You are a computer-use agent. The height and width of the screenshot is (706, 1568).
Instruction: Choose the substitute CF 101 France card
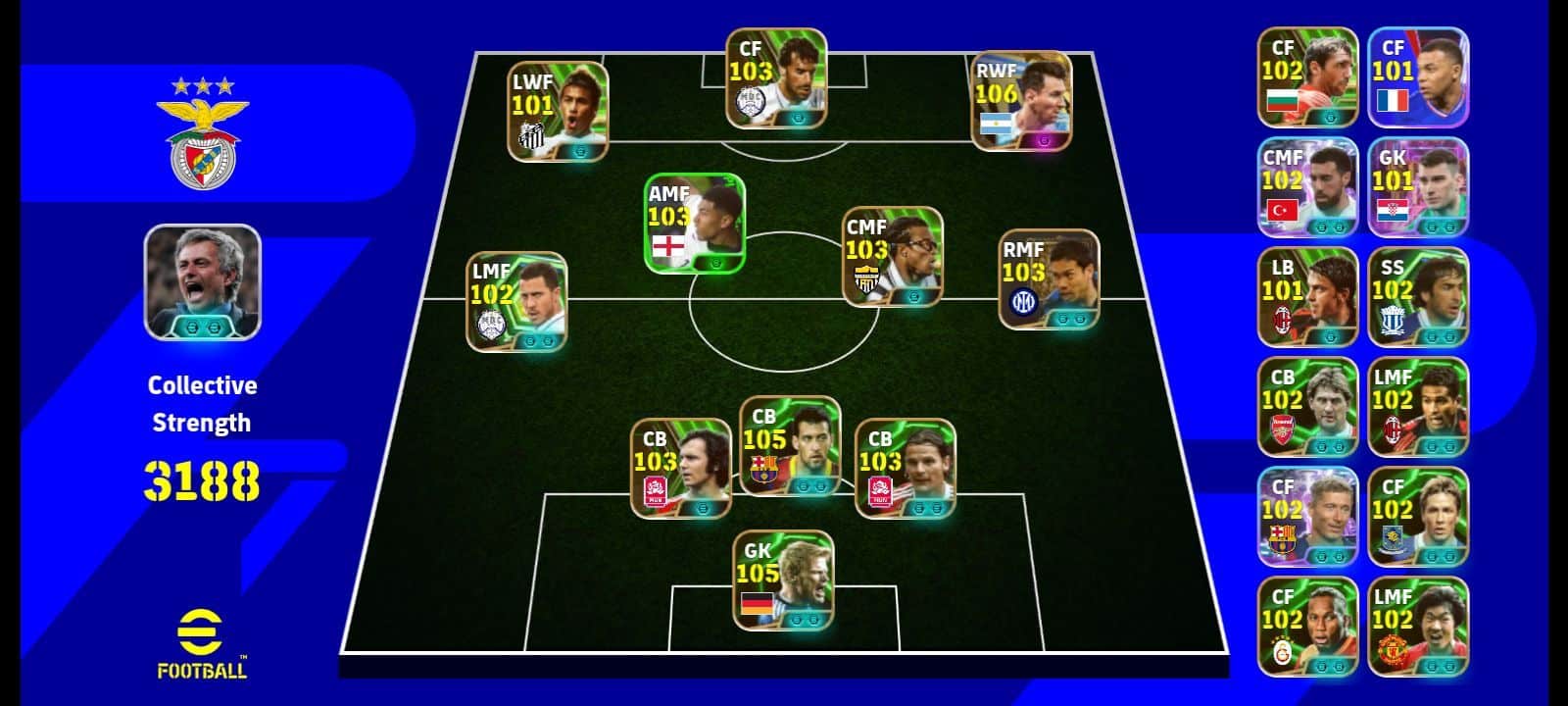1418,77
